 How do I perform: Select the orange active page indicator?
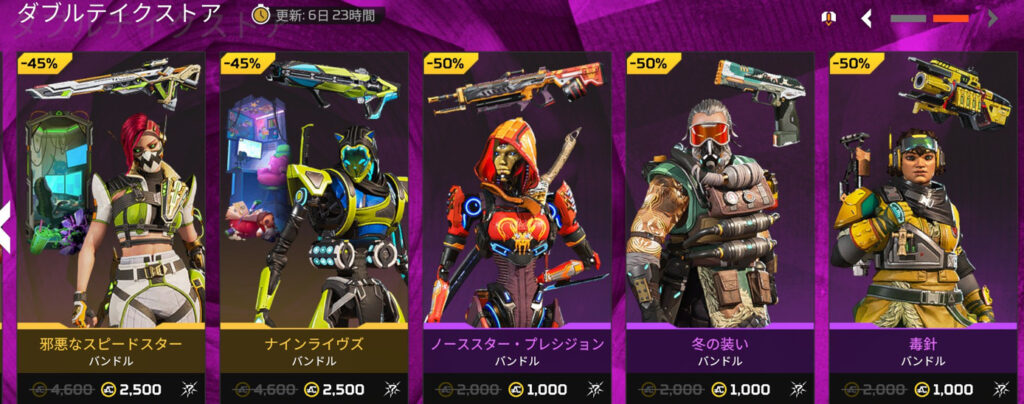(x=950, y=18)
